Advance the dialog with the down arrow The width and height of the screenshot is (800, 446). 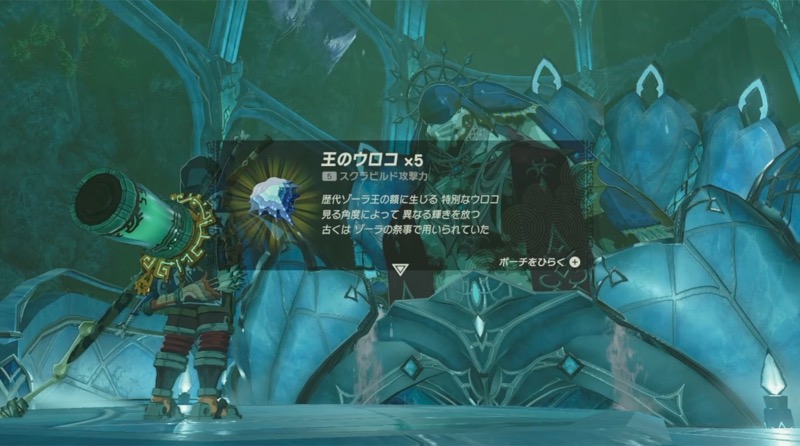click(400, 268)
